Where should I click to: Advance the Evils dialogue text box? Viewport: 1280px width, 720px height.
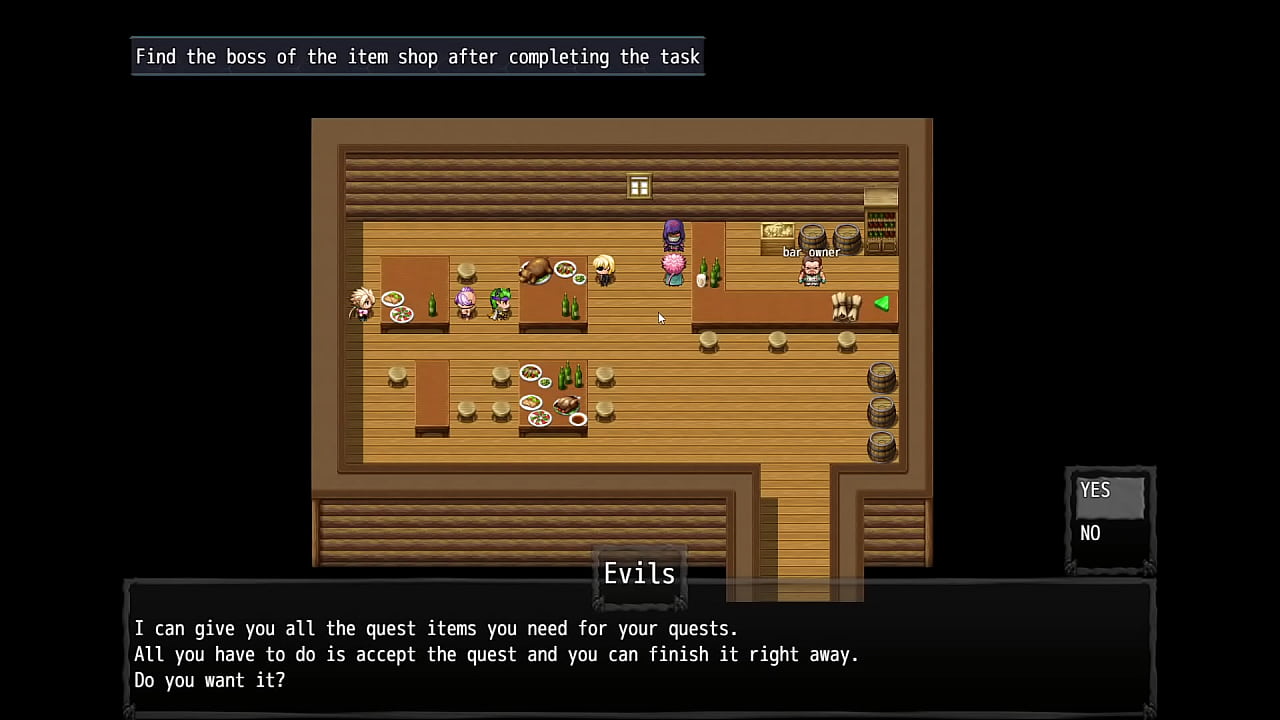coord(640,655)
